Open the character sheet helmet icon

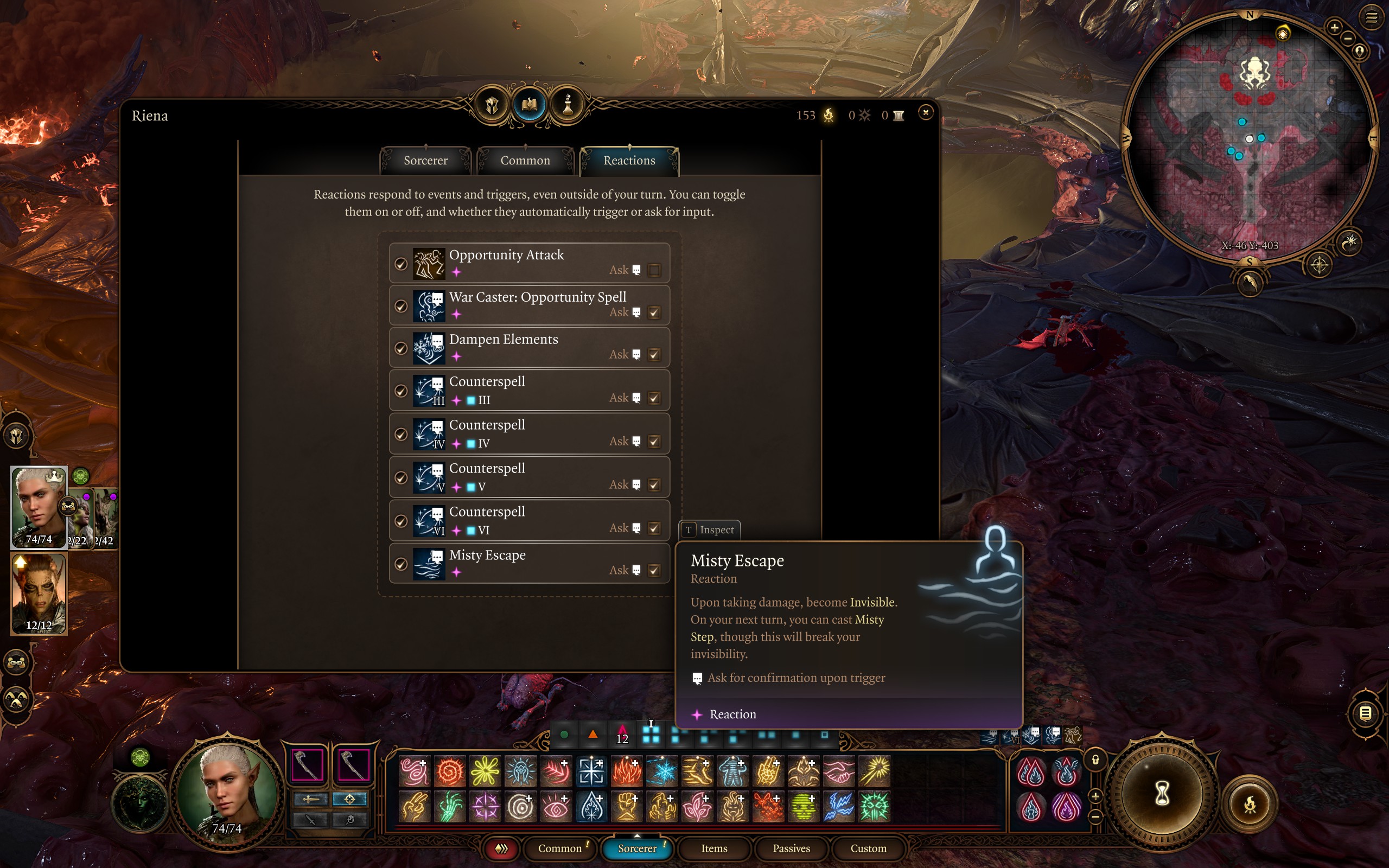point(492,105)
